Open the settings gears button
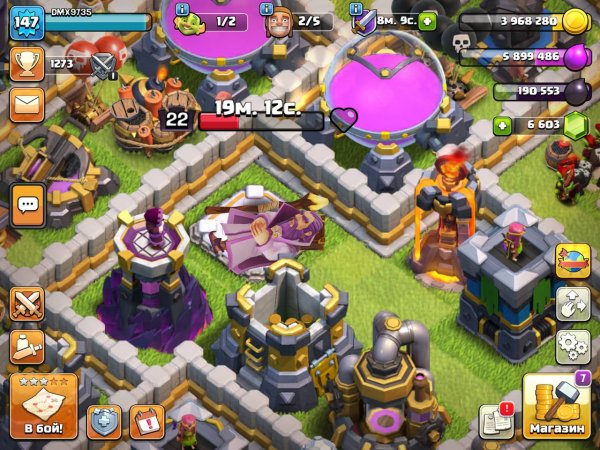This screenshot has height=450, width=600. click(573, 345)
